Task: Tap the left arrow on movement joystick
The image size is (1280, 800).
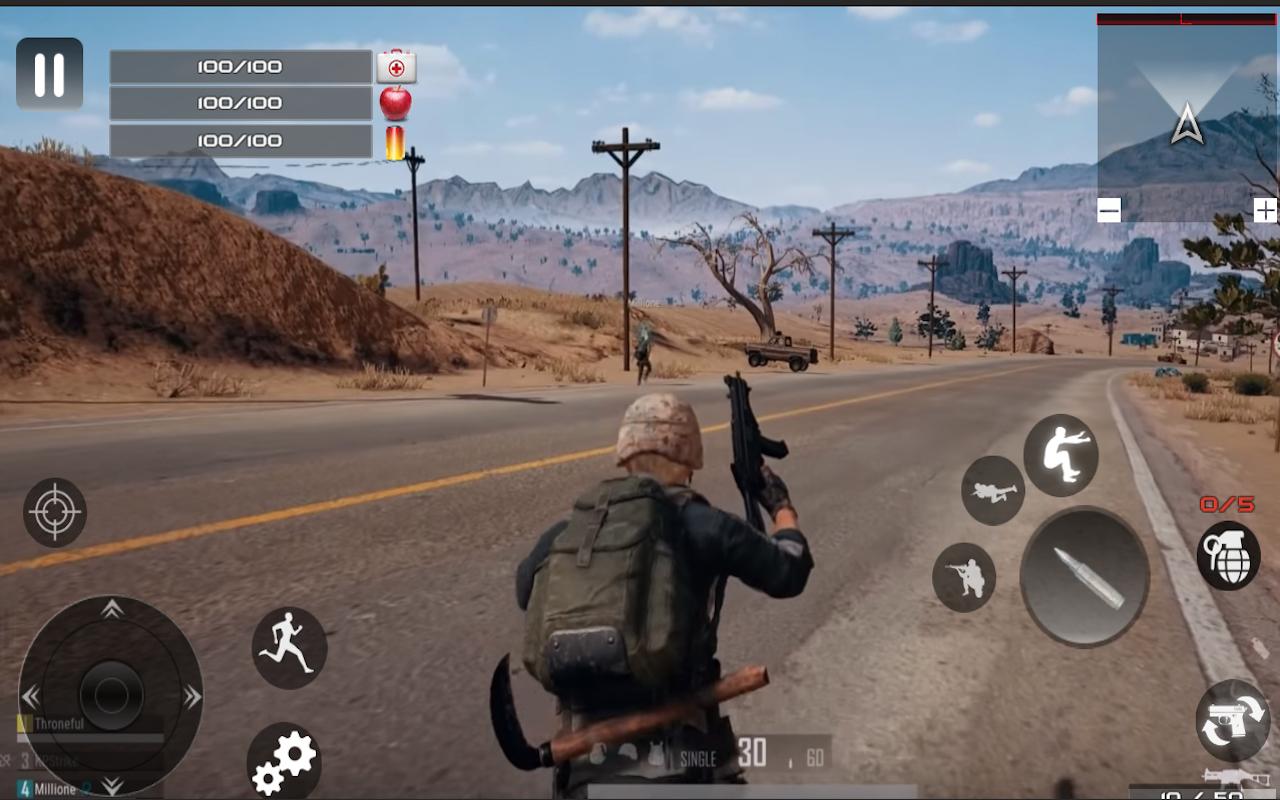Action: (31, 697)
